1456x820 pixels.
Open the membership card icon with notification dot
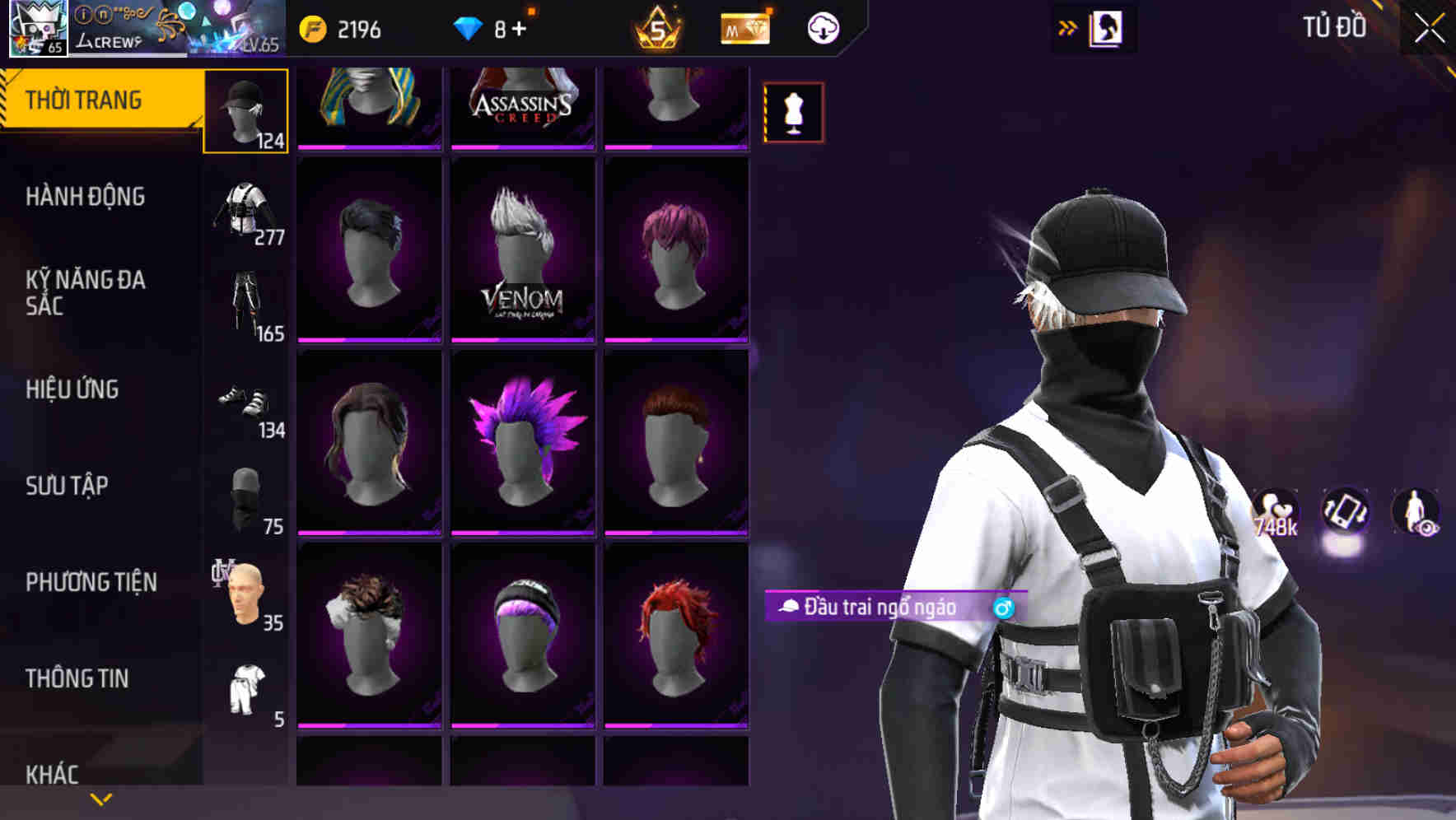(x=744, y=27)
